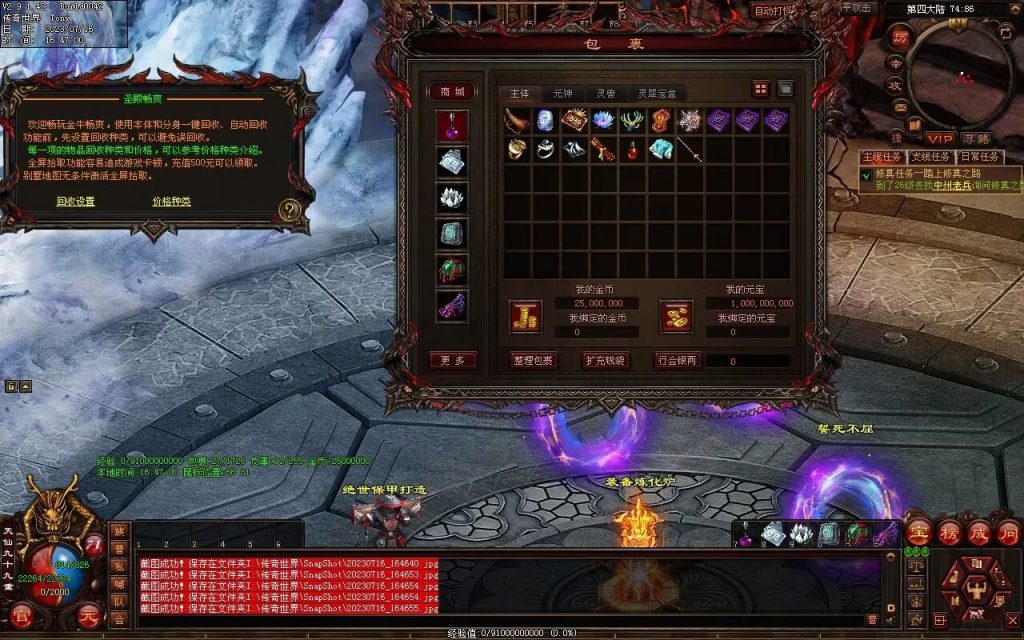
Task: Select the red potion bottle in the bag
Action: coord(632,150)
